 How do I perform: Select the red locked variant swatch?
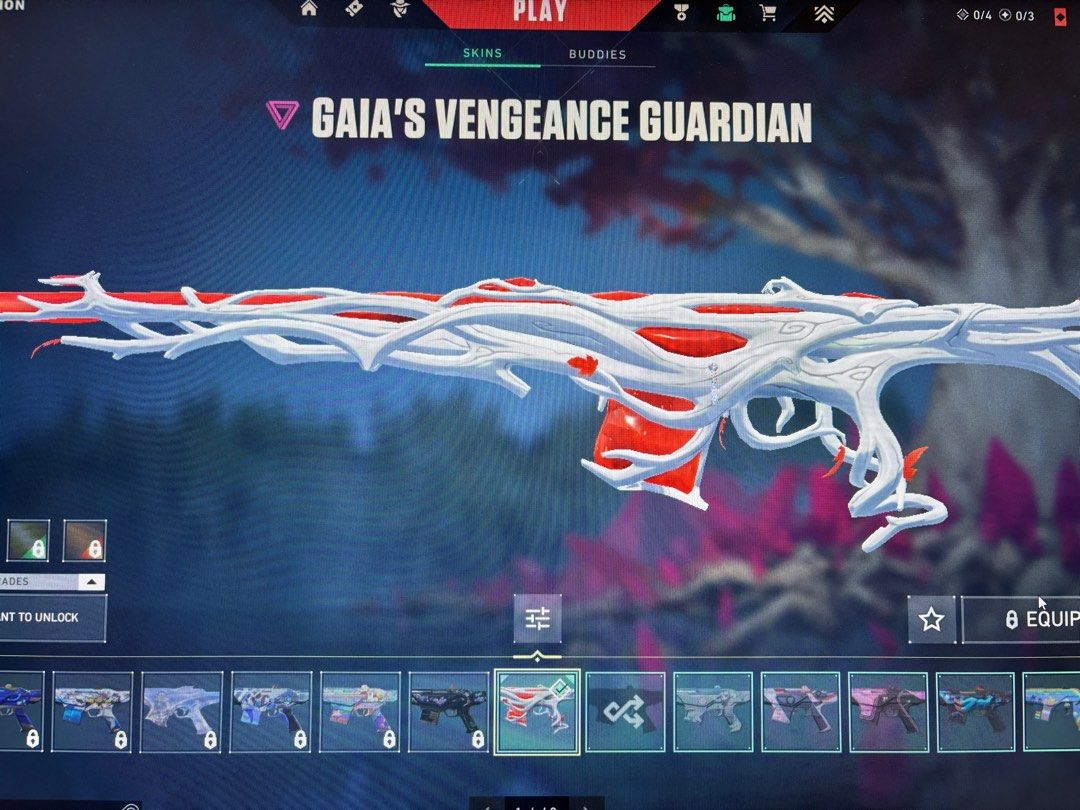pos(84,541)
